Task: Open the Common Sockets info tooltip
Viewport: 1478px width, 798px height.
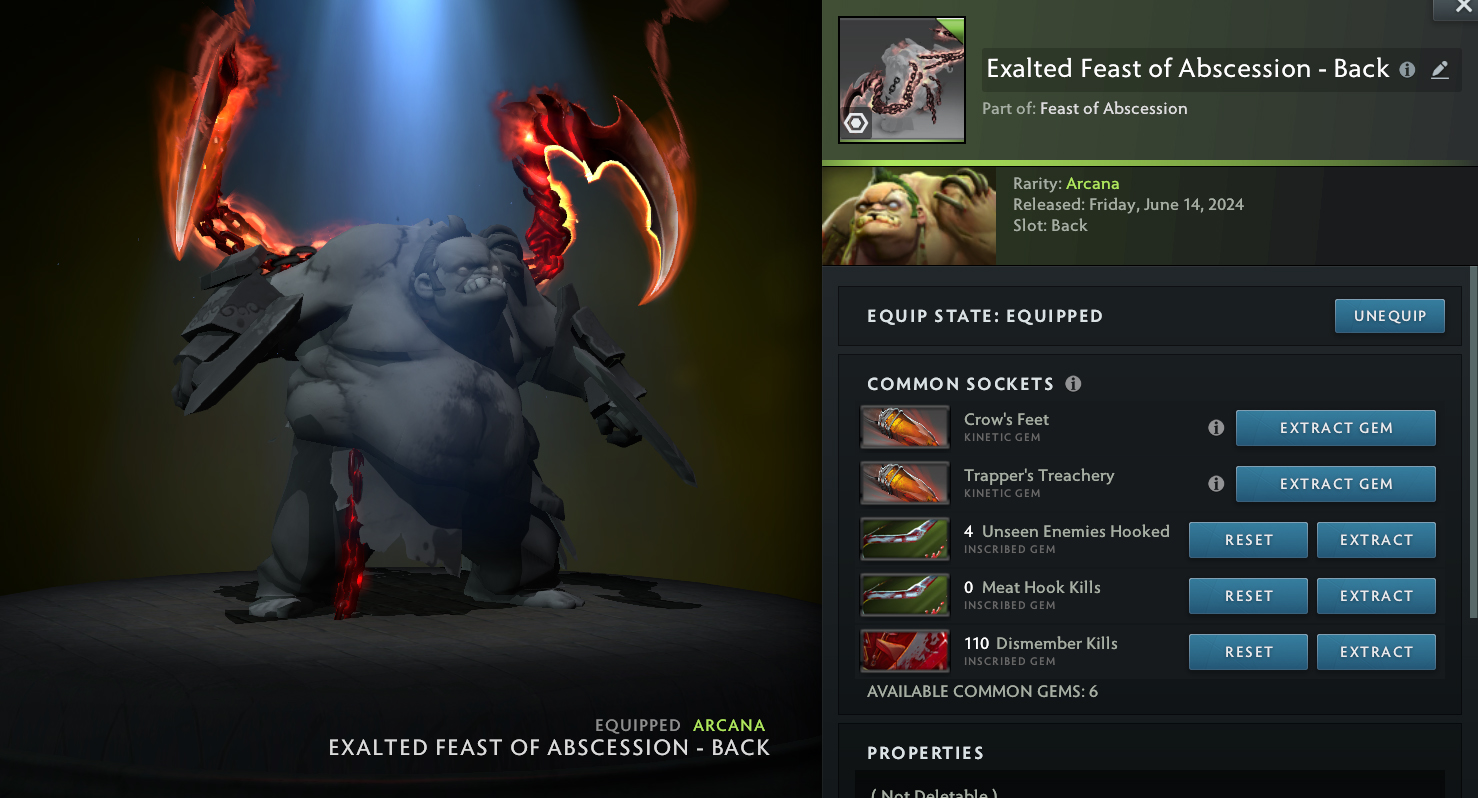Action: pos(1073,384)
